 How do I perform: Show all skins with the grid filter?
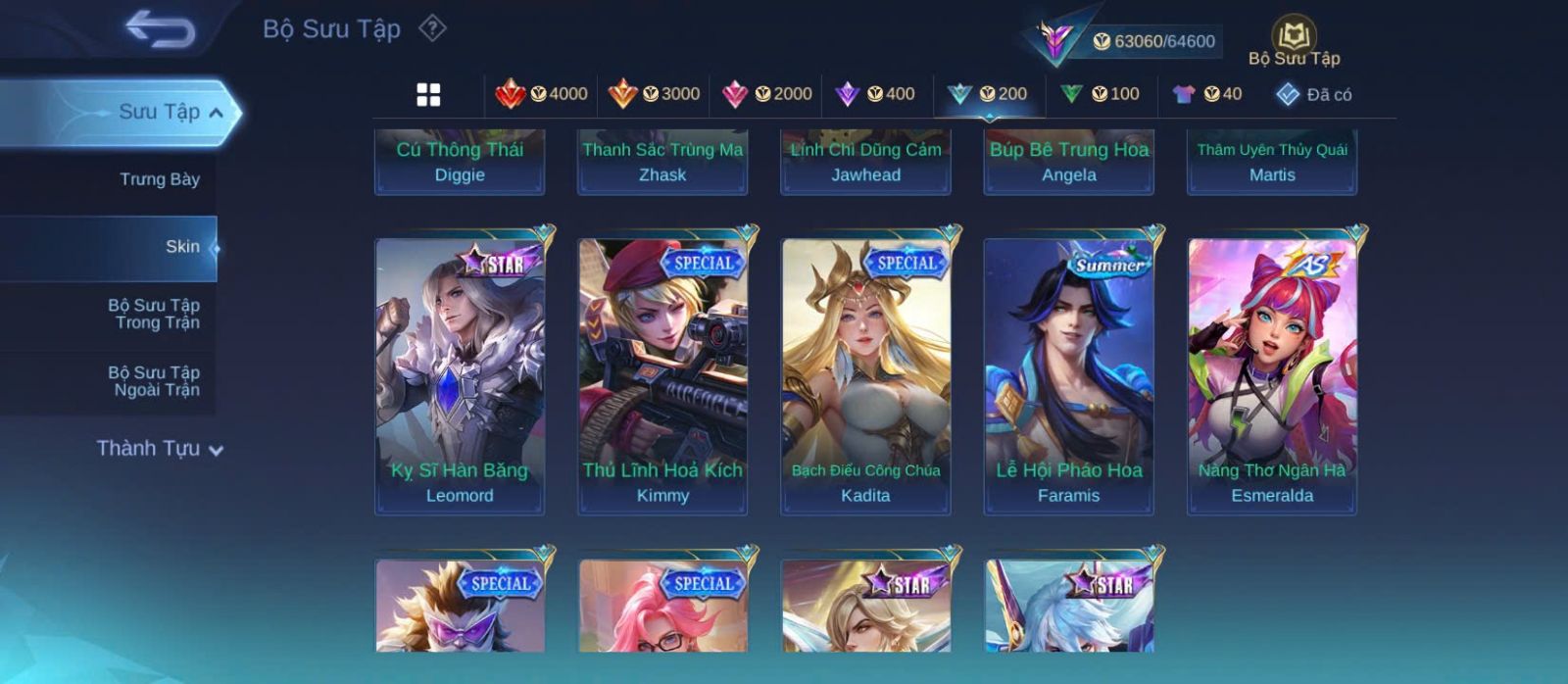428,94
